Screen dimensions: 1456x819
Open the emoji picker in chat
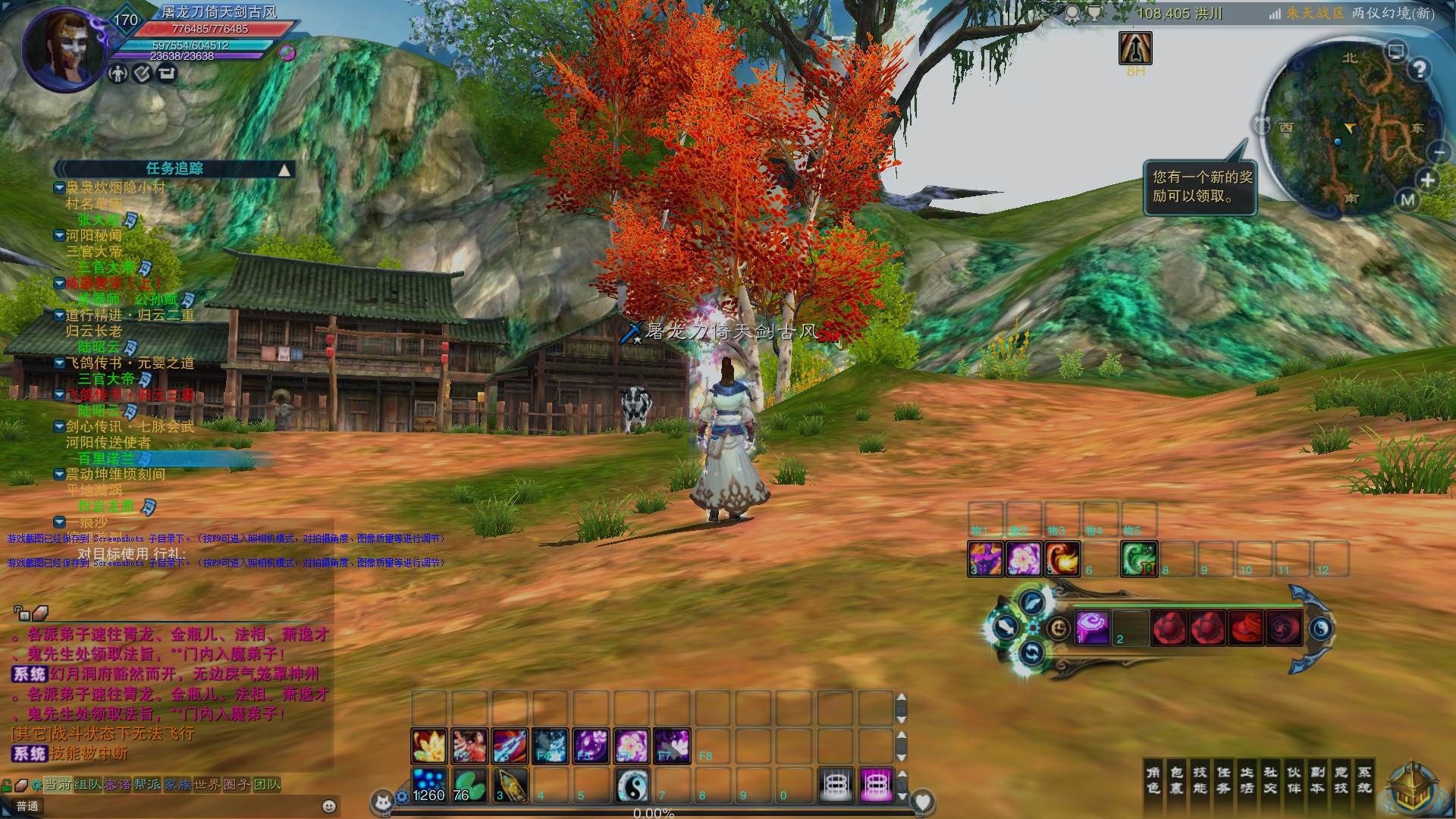[x=329, y=806]
